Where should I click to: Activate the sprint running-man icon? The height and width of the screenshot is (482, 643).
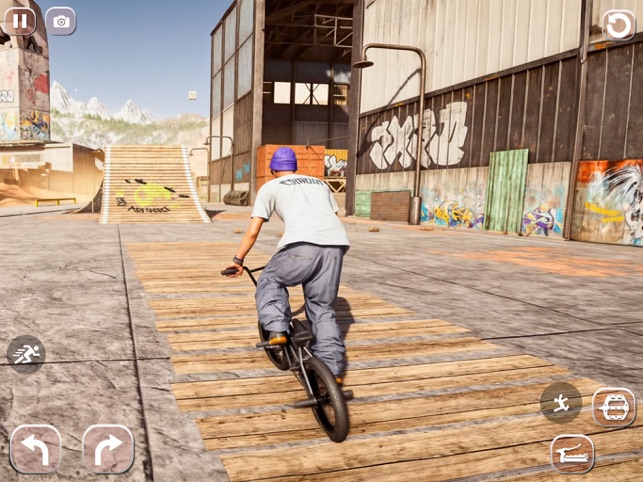pyautogui.click(x=26, y=354)
